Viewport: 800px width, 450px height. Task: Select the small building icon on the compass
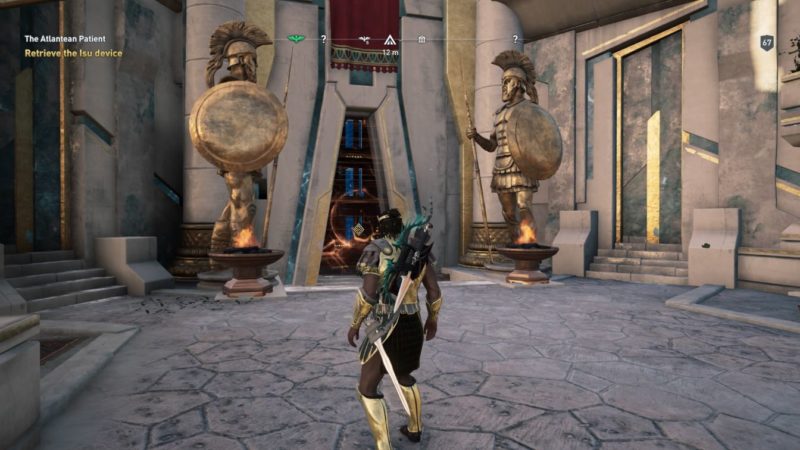pos(422,40)
